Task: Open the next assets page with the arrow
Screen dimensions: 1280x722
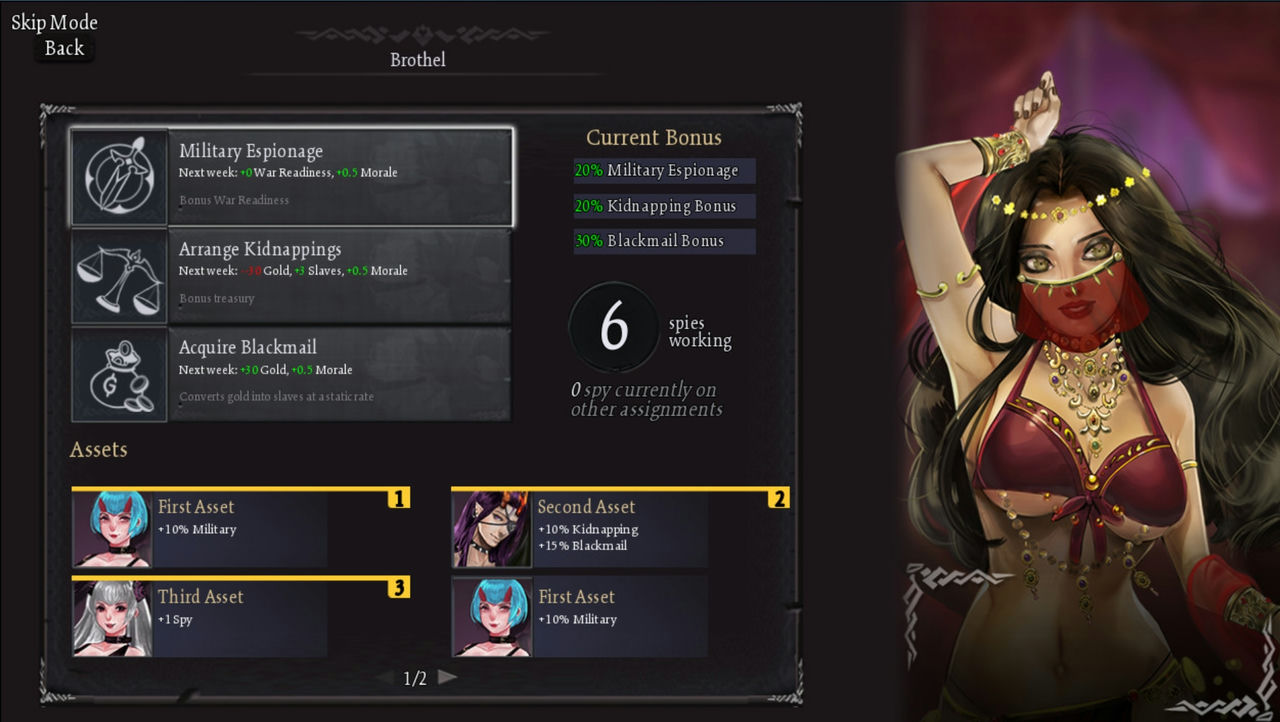Action: 447,677
